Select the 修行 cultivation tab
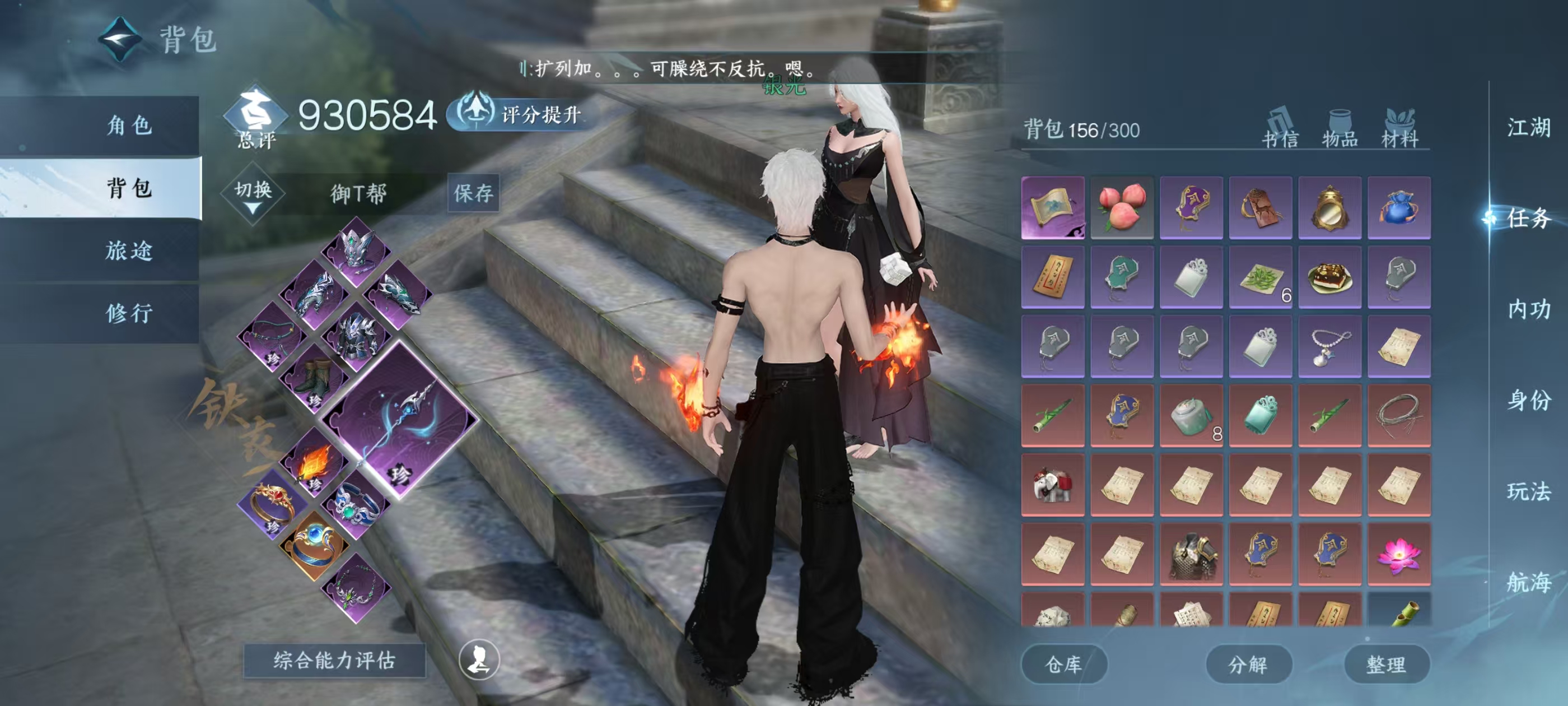The image size is (1568, 706). tap(129, 314)
